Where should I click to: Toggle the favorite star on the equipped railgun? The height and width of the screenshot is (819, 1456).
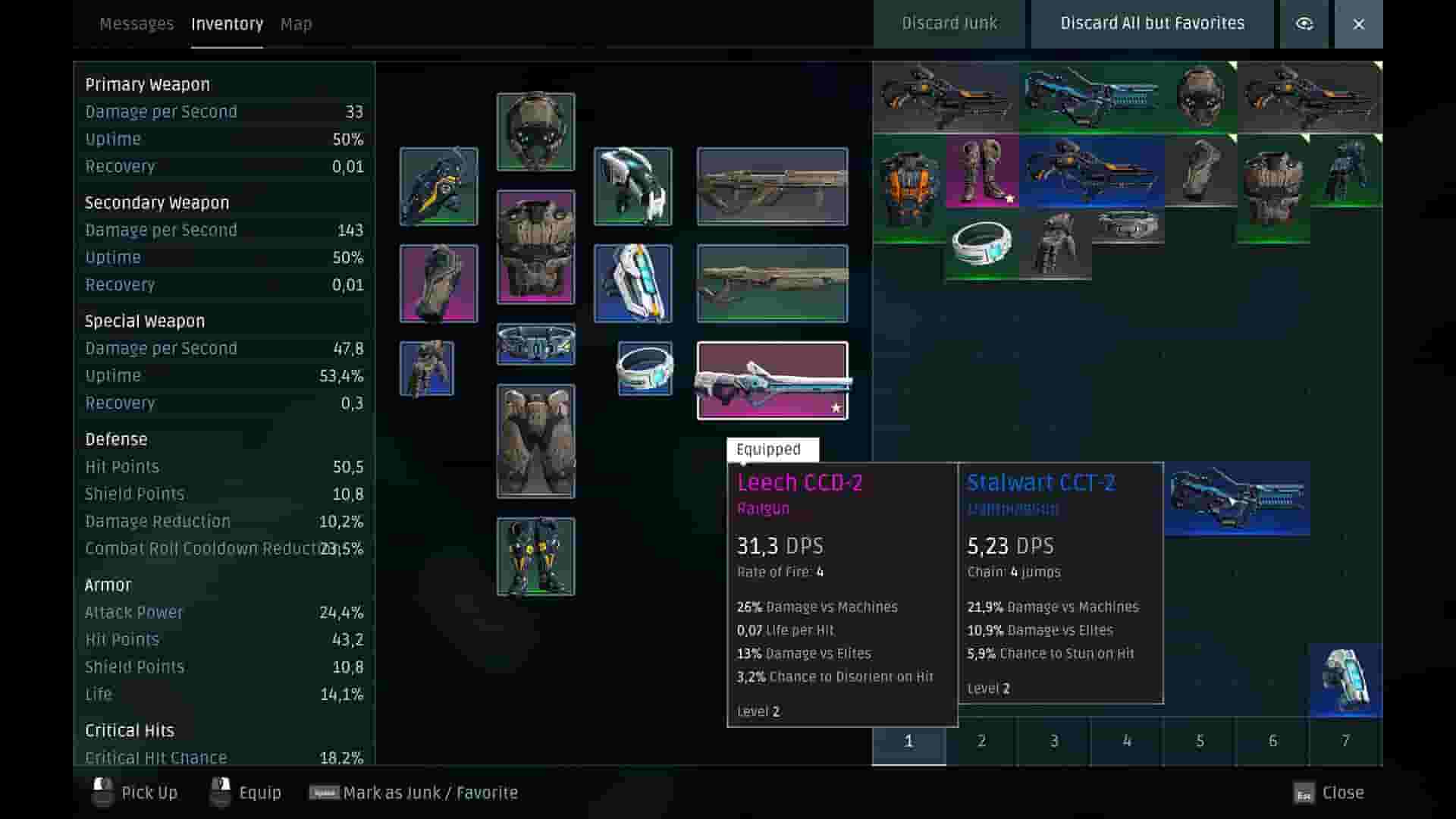pyautogui.click(x=836, y=407)
